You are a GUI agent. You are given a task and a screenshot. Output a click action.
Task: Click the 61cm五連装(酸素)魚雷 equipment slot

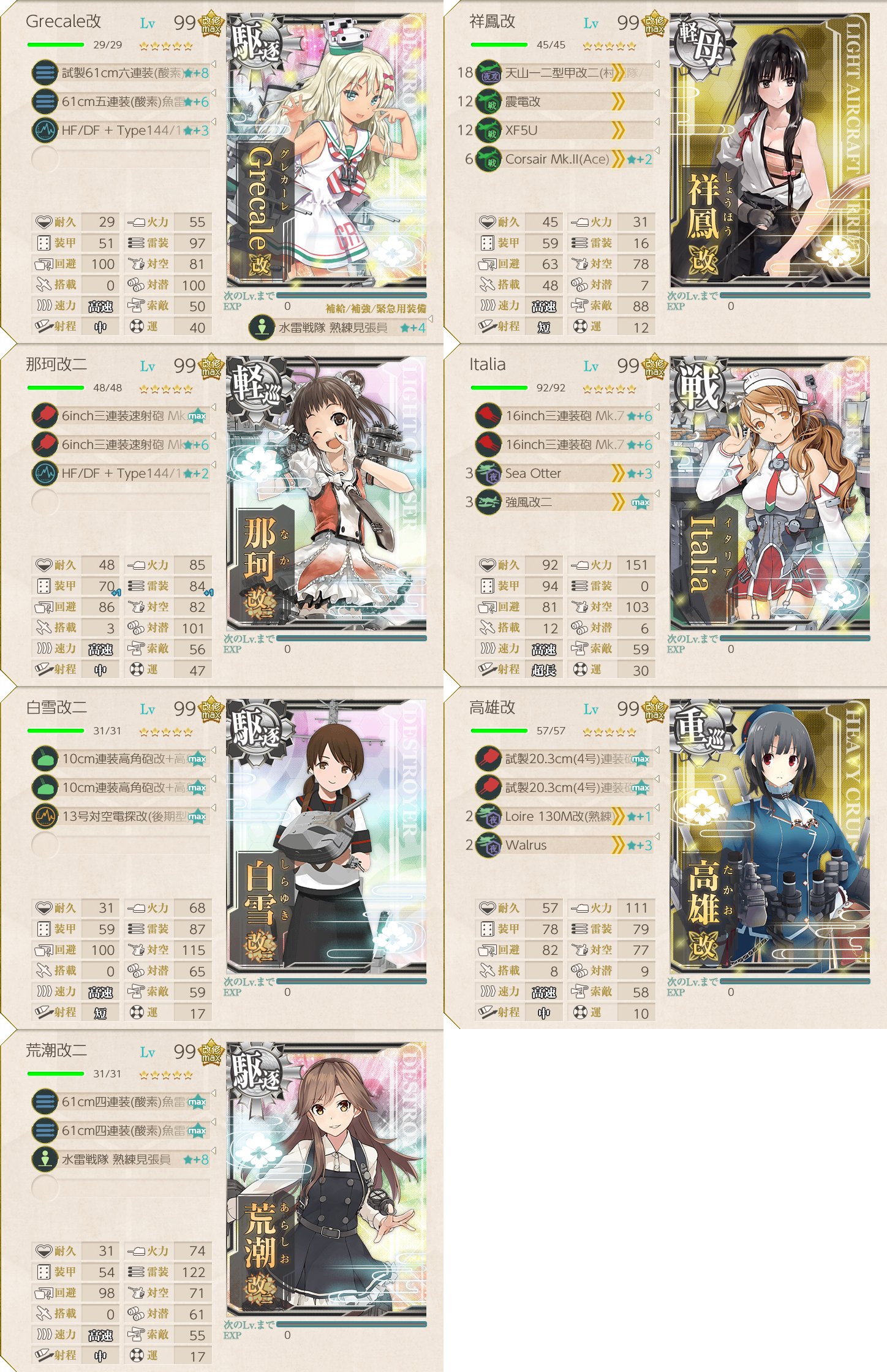[123, 102]
